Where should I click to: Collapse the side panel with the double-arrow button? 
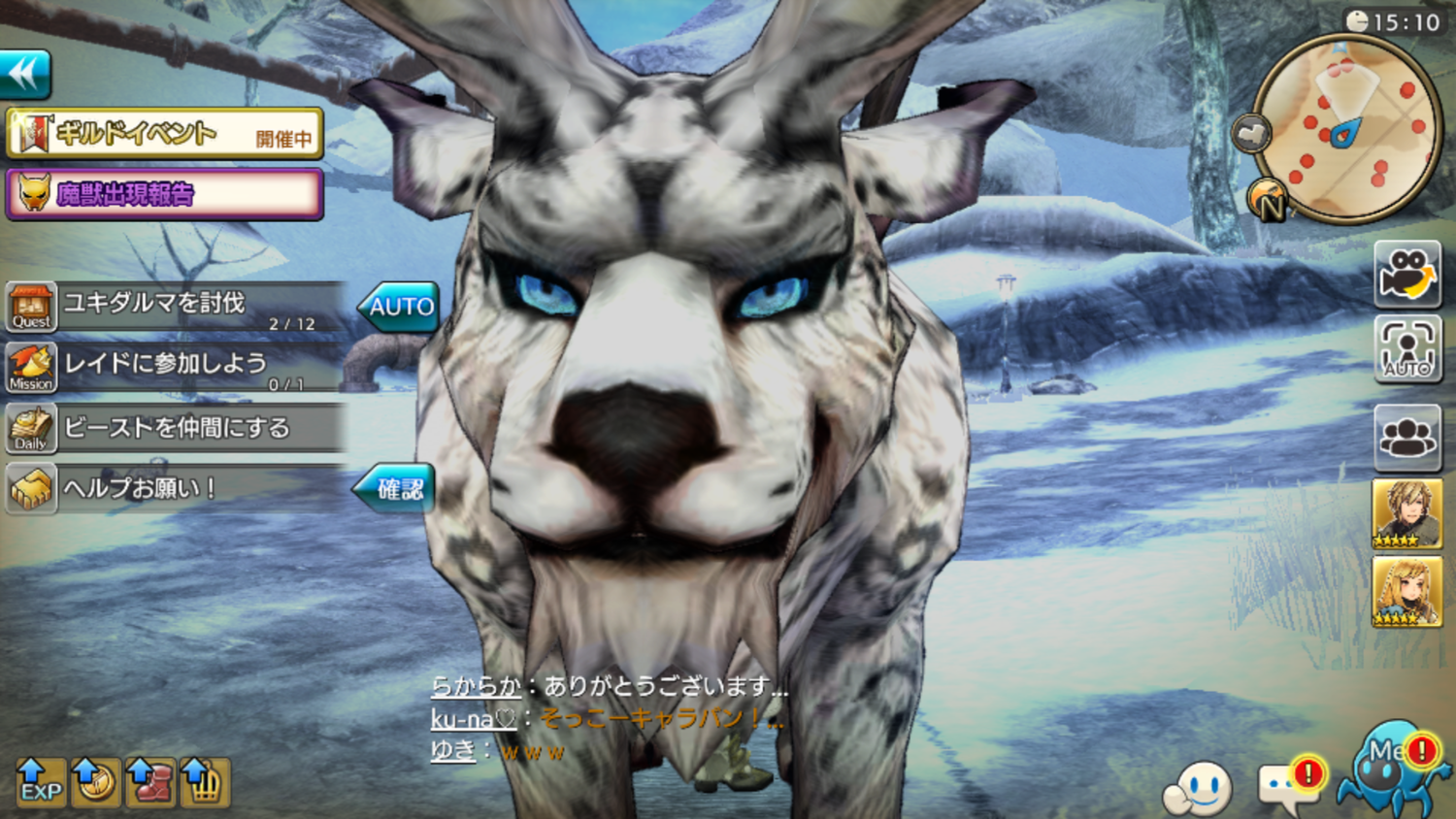tap(25, 74)
